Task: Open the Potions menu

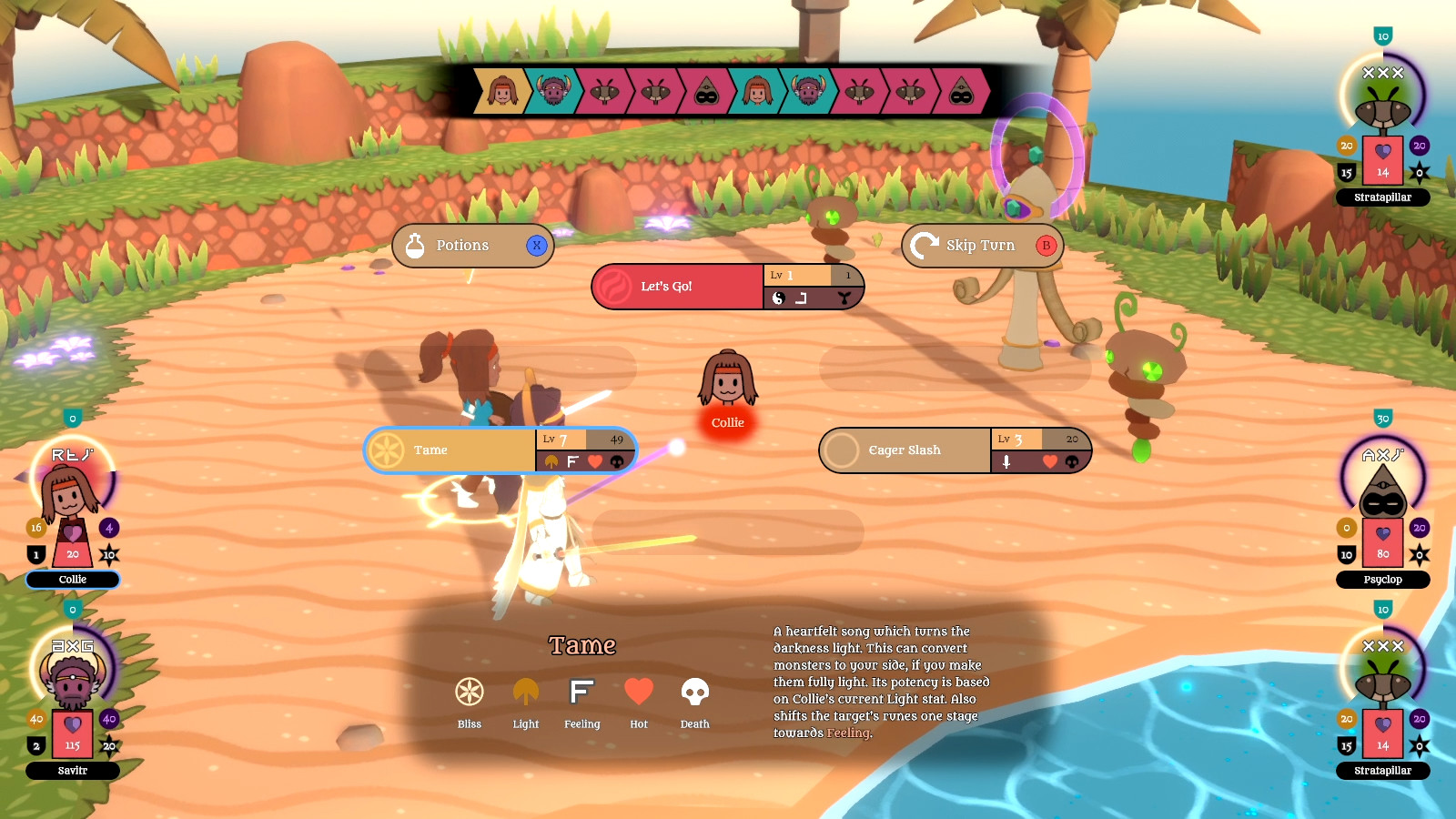Action: click(464, 245)
